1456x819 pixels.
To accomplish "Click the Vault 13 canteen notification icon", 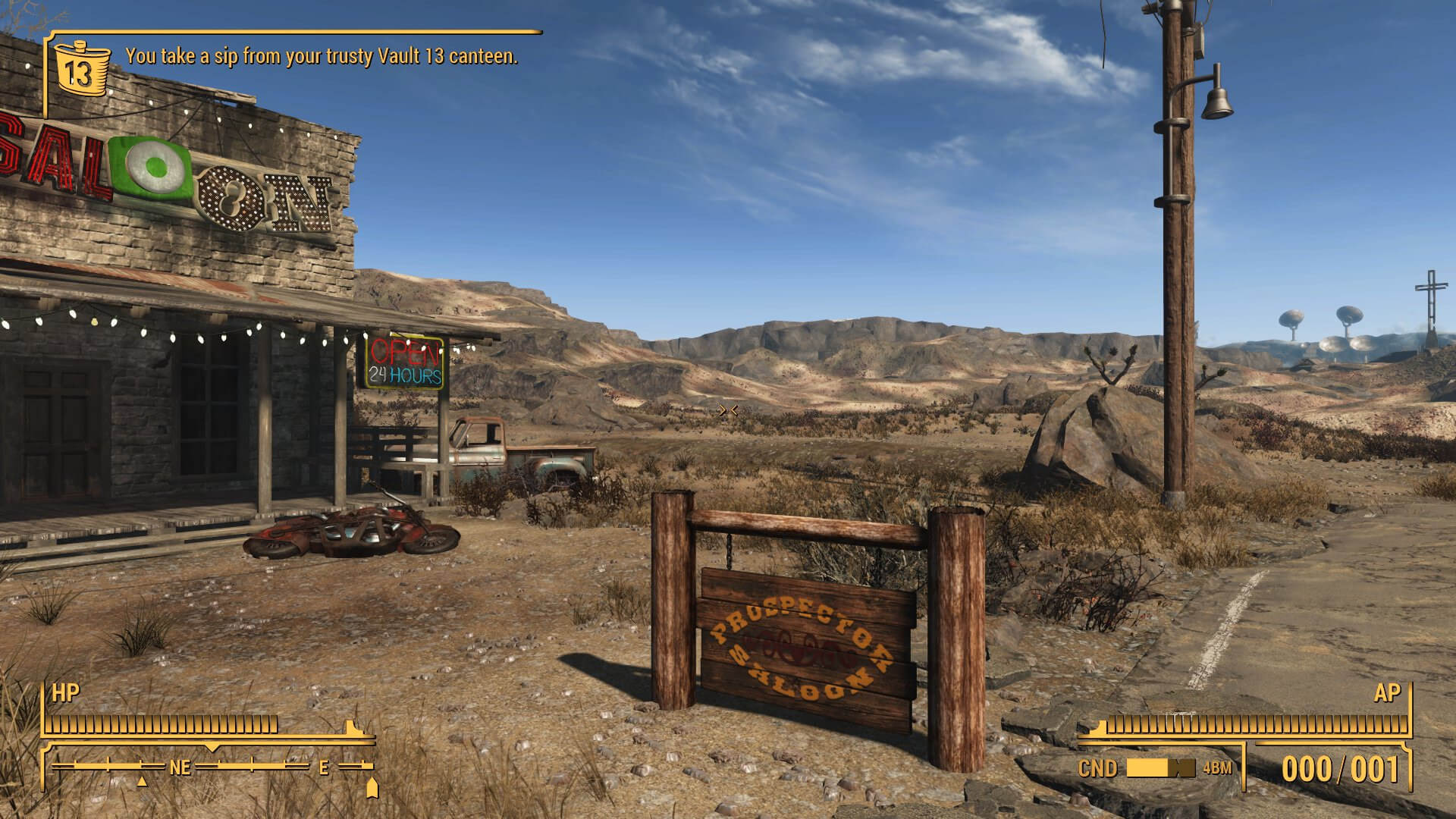I will tap(79, 67).
